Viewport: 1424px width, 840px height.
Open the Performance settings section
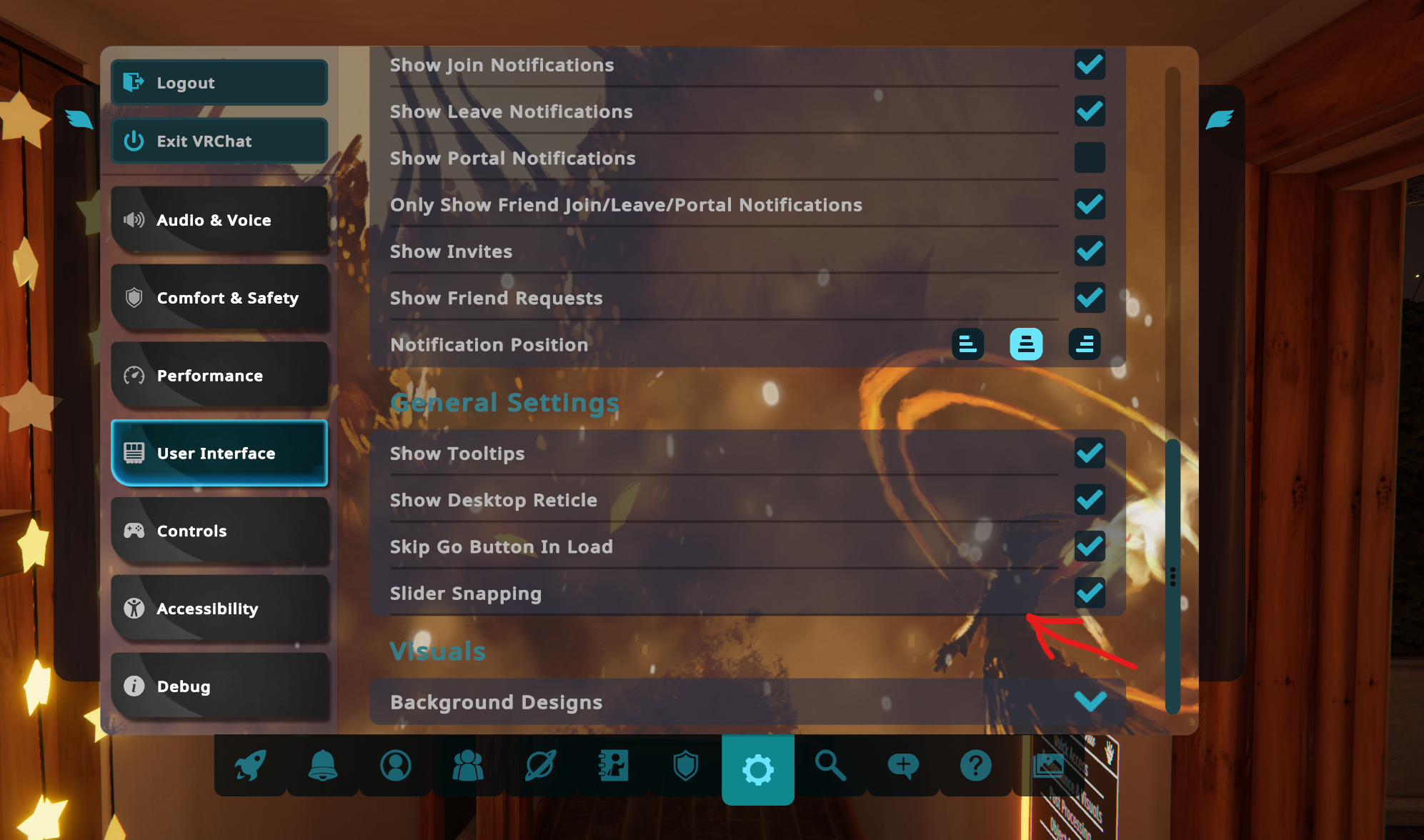(x=219, y=376)
